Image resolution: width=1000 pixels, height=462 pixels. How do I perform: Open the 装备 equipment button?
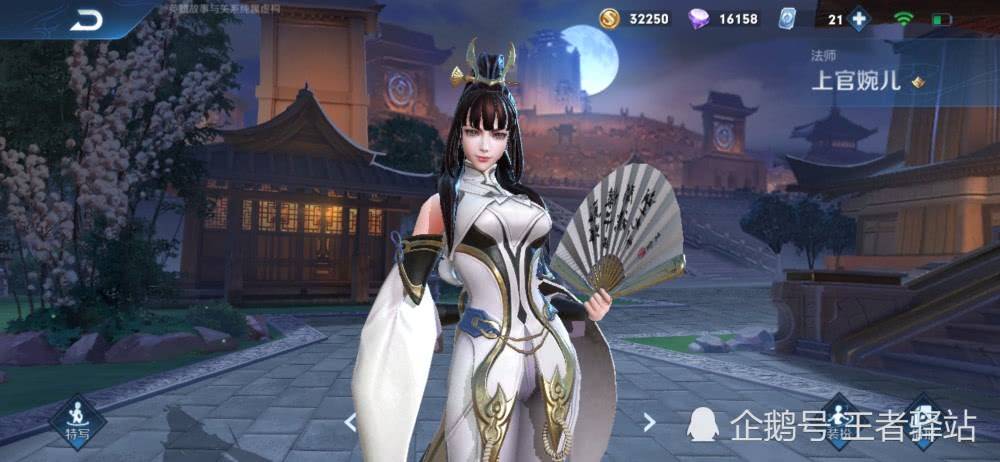pyautogui.click(x=838, y=421)
